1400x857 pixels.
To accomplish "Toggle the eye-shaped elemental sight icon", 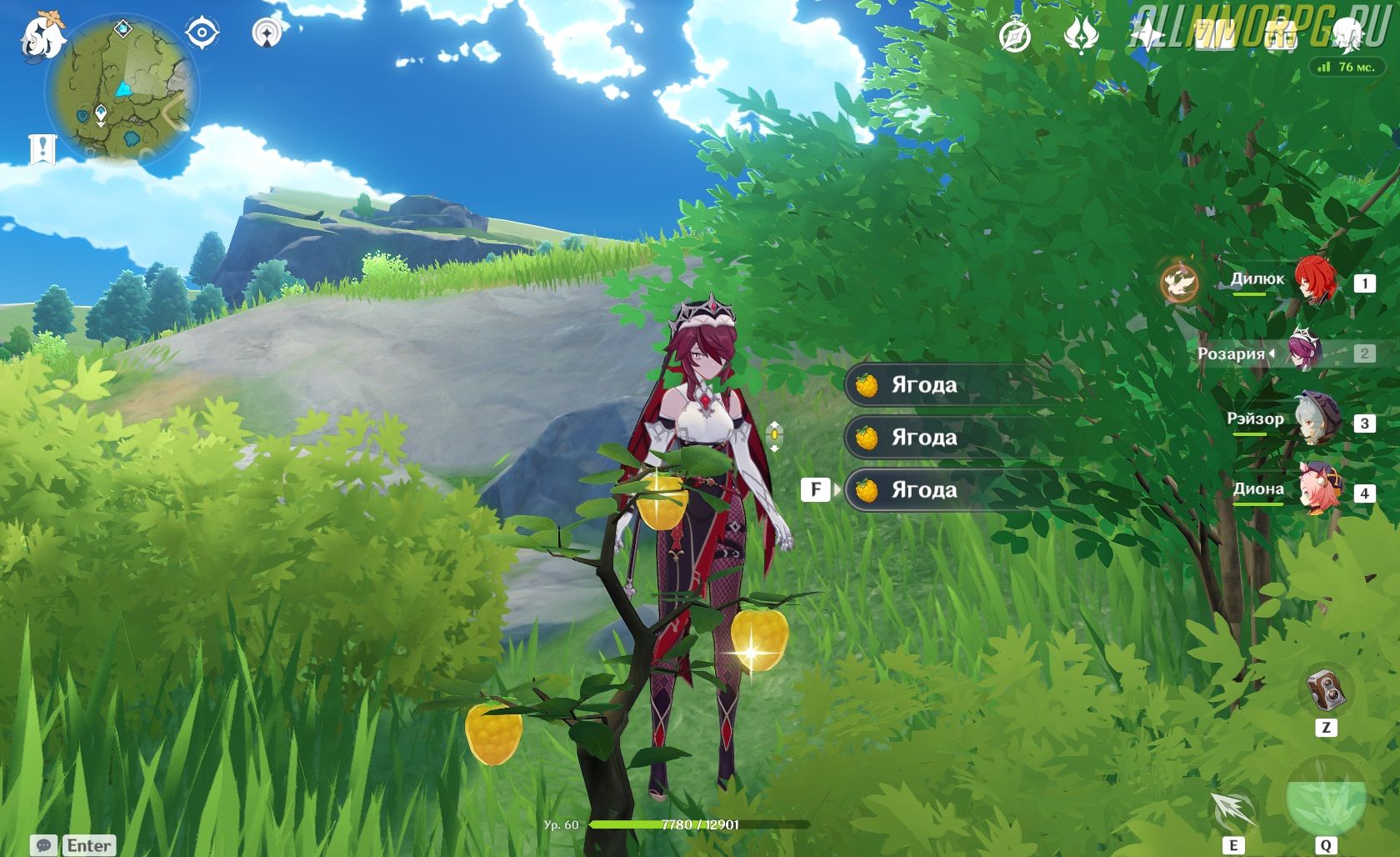I will 201,33.
